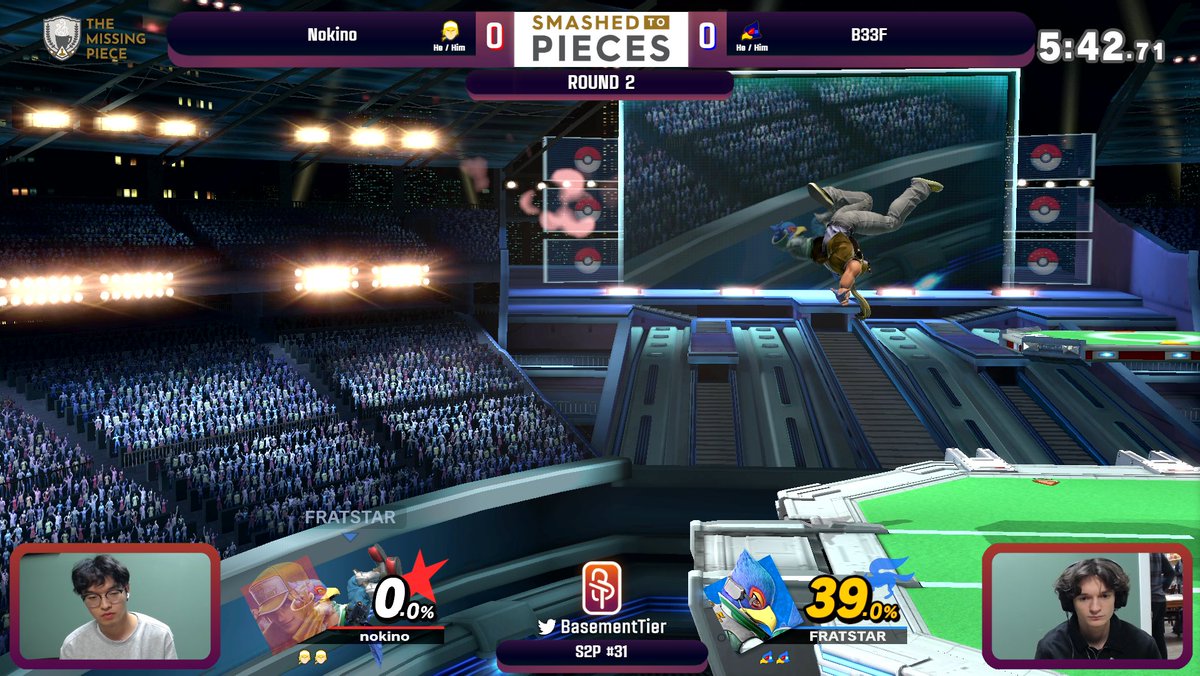
Task: Open the right player's webcam feed
Action: pos(1089,606)
